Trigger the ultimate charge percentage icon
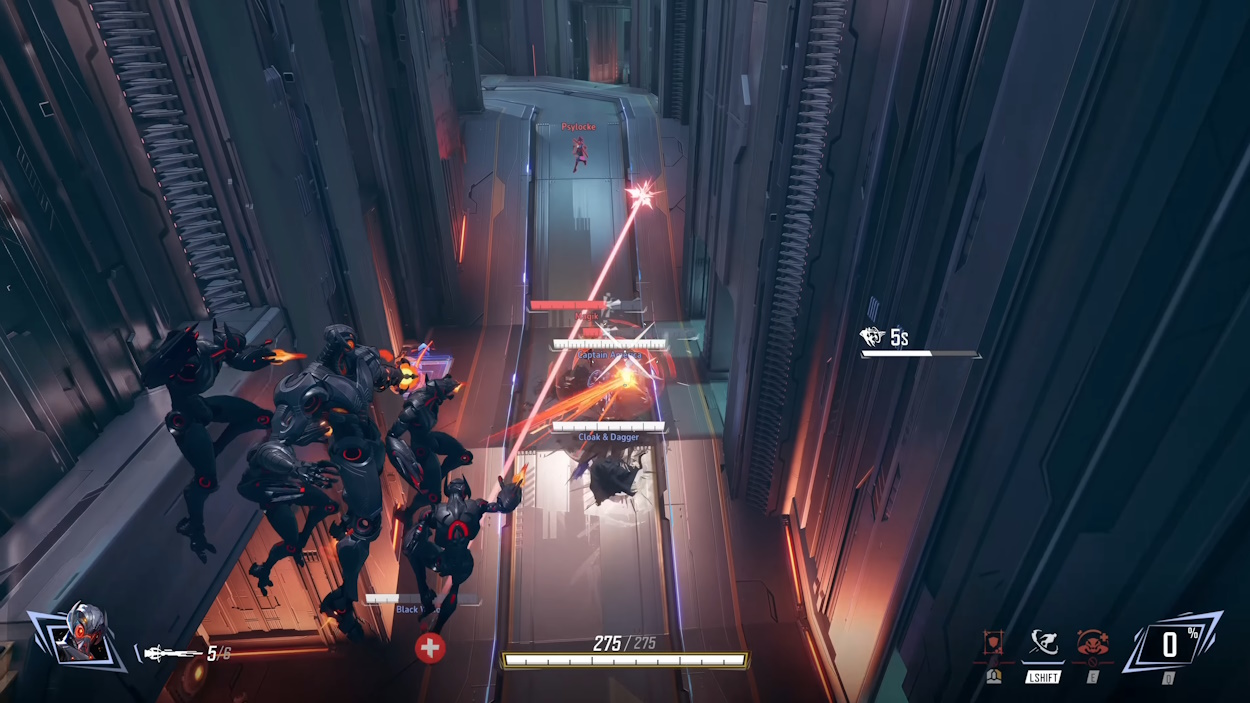The height and width of the screenshot is (703, 1250). pos(1170,645)
